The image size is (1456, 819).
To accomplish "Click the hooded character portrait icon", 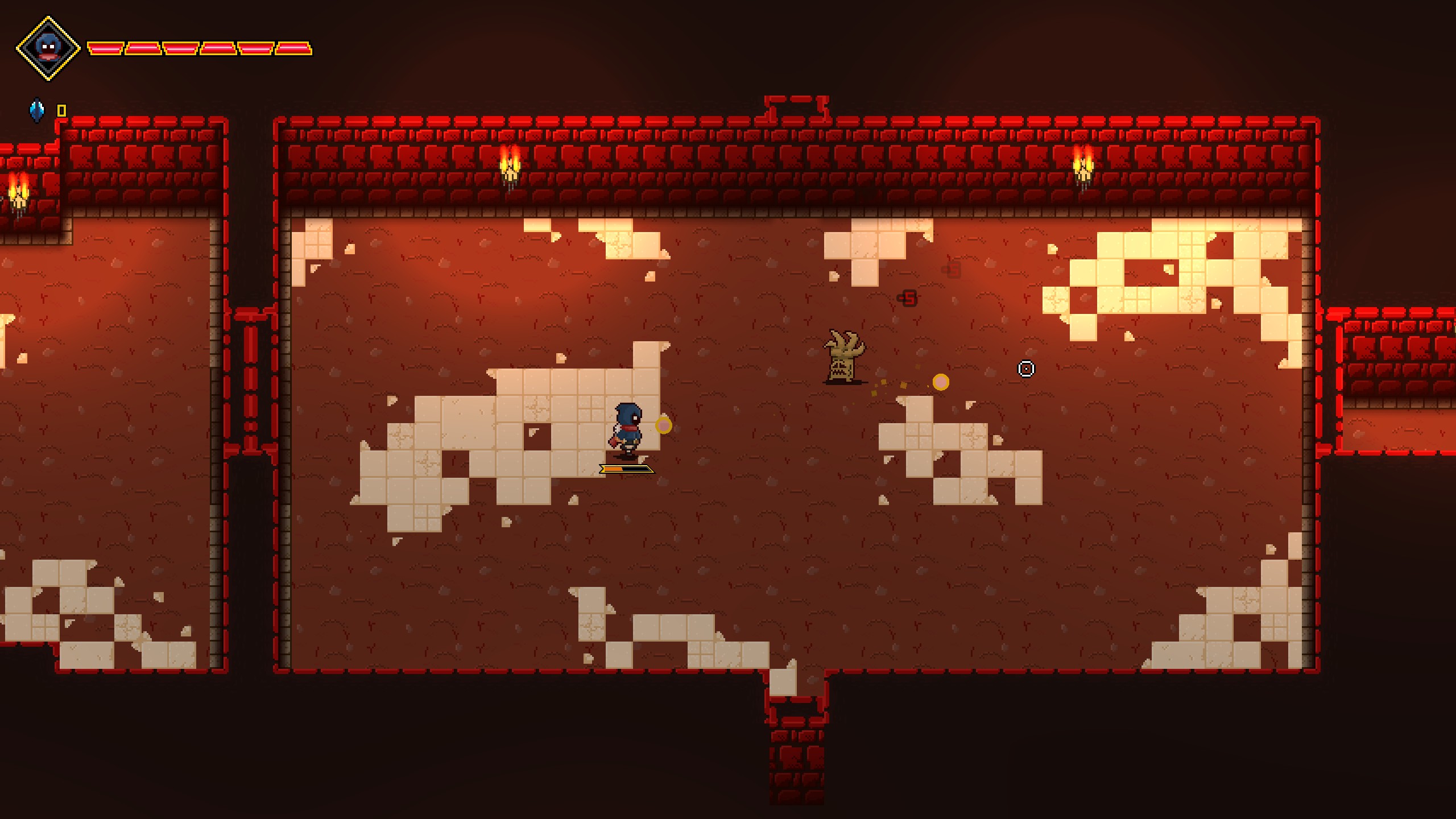I will click(x=48, y=48).
